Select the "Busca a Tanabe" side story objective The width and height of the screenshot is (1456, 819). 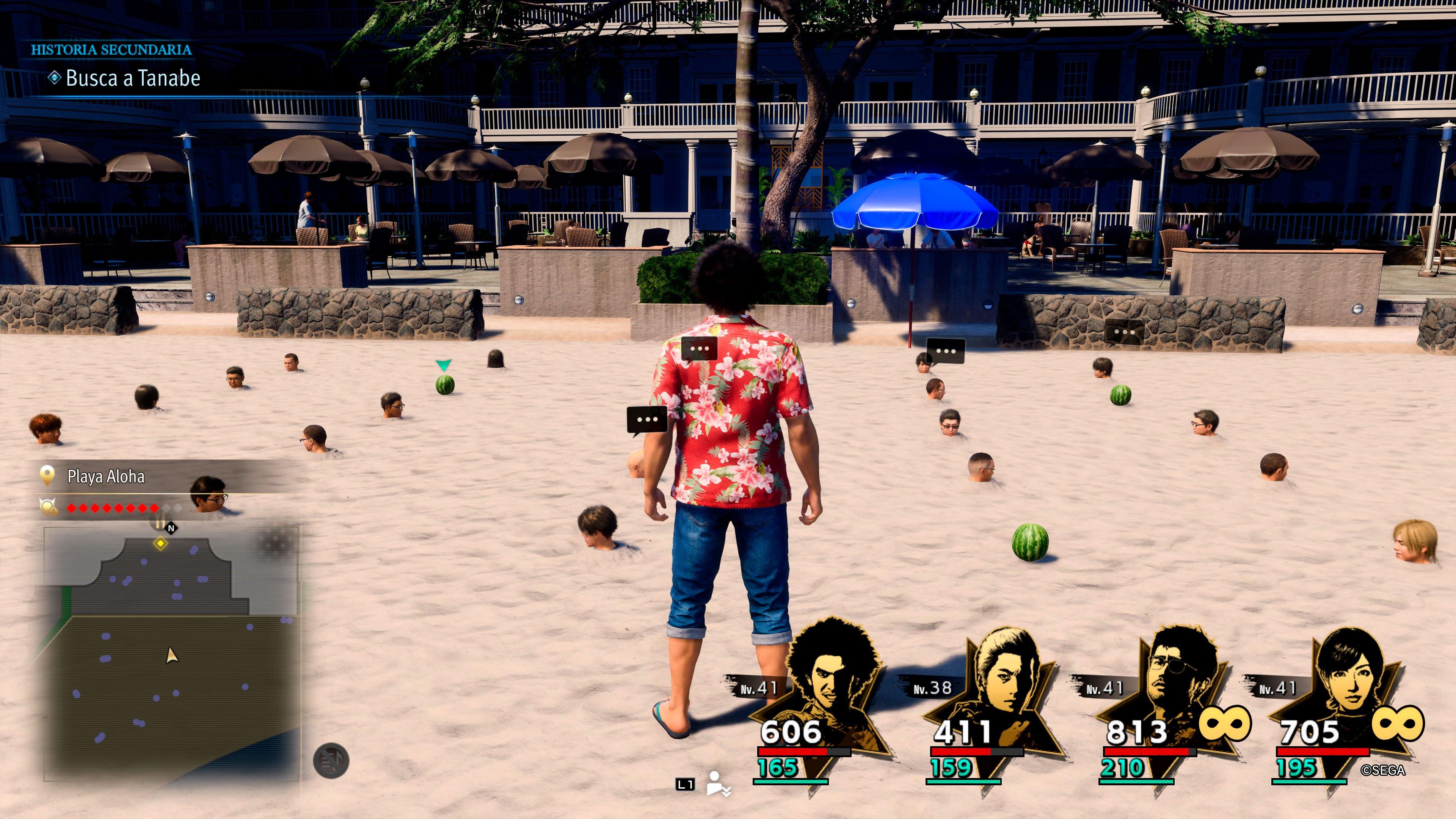coord(133,78)
